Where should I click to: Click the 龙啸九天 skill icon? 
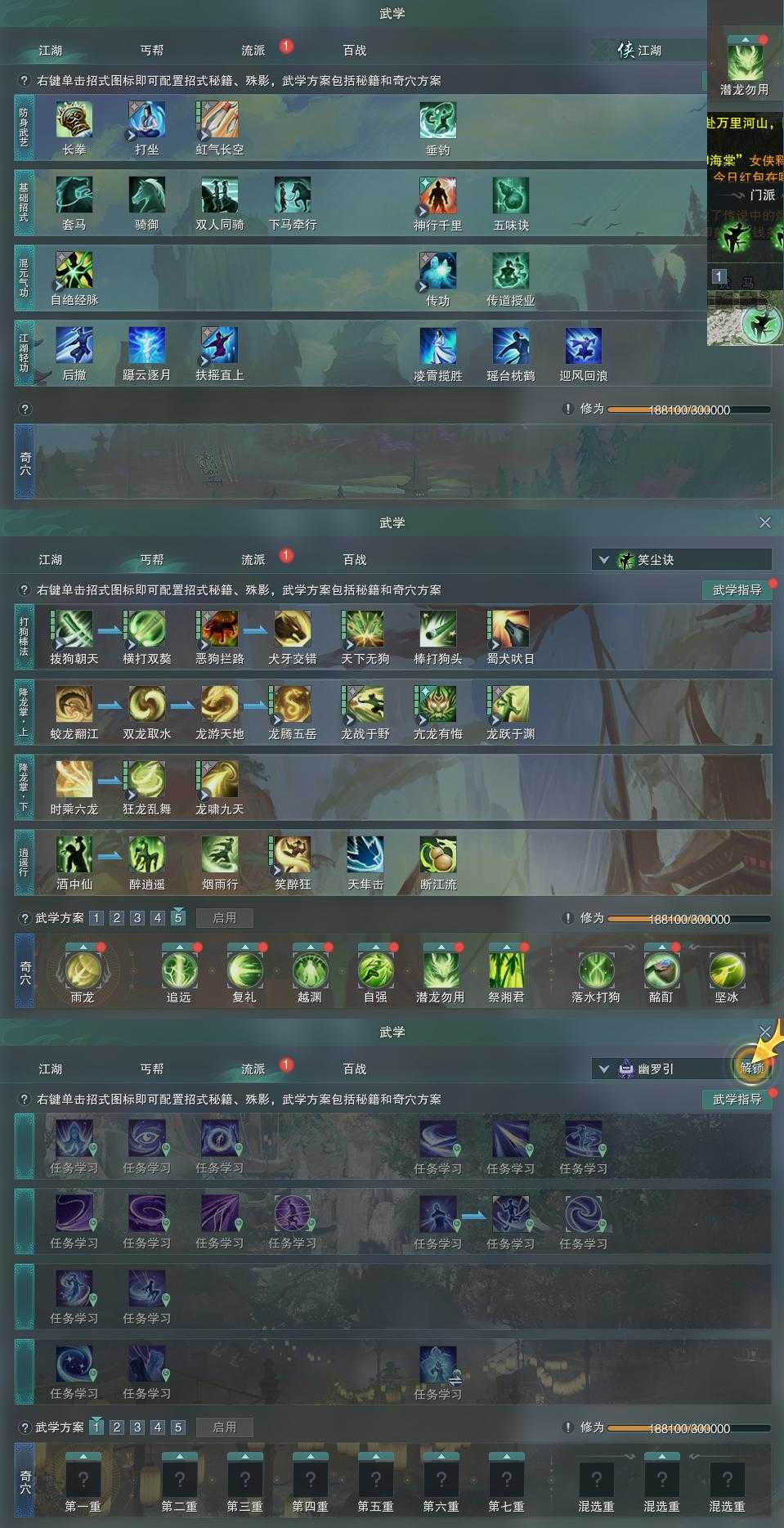[x=219, y=780]
